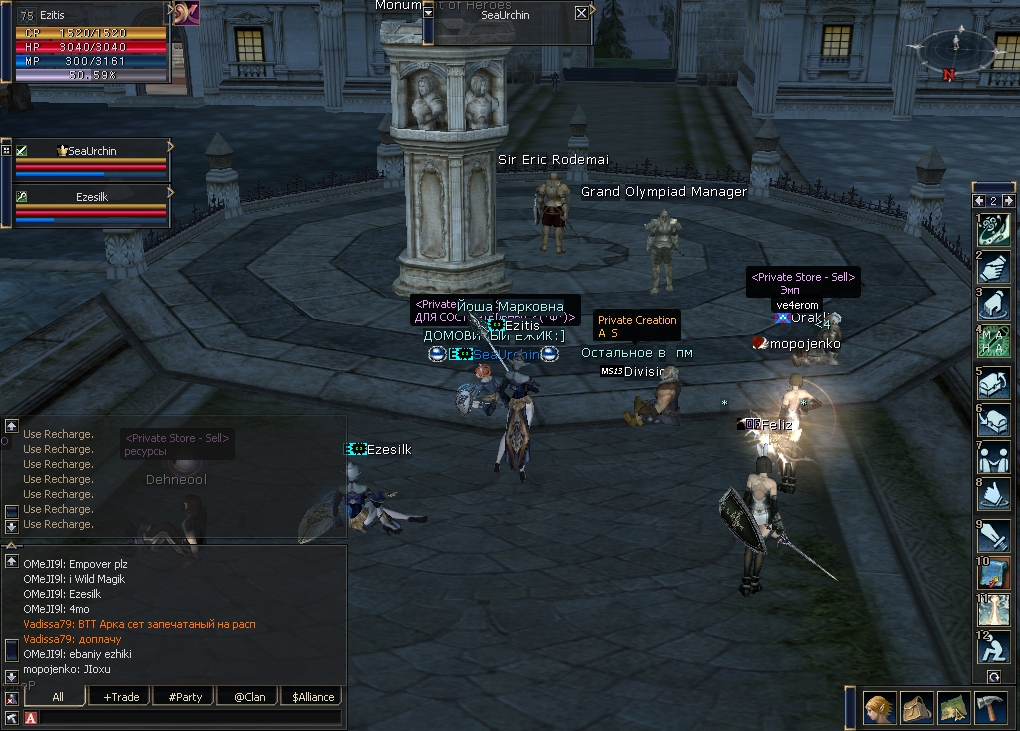Image resolution: width=1020 pixels, height=731 pixels.
Task: Select party member SeaUrchin's frame
Action: pos(92,160)
